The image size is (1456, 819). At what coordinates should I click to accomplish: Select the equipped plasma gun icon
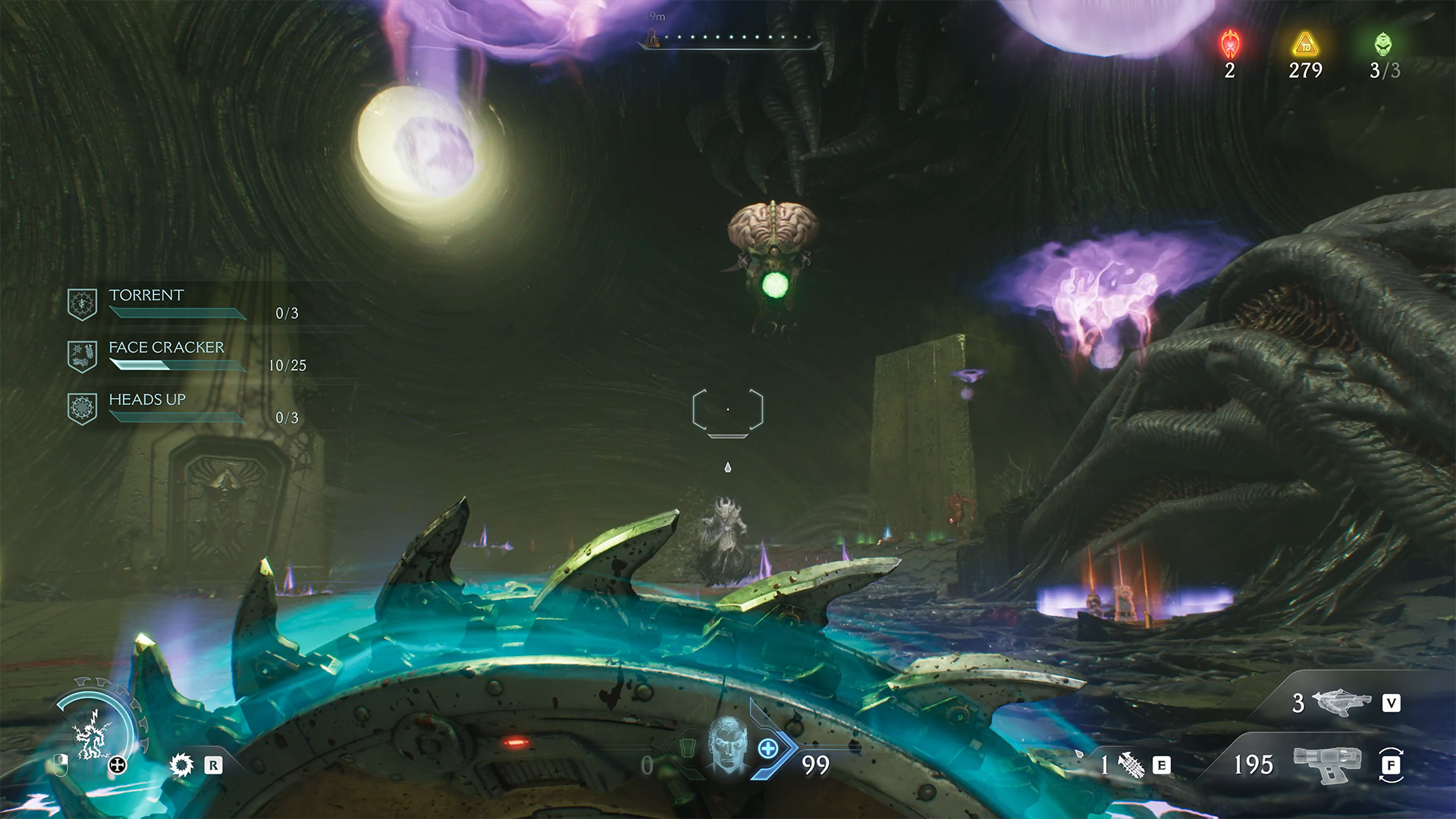(x=1327, y=764)
